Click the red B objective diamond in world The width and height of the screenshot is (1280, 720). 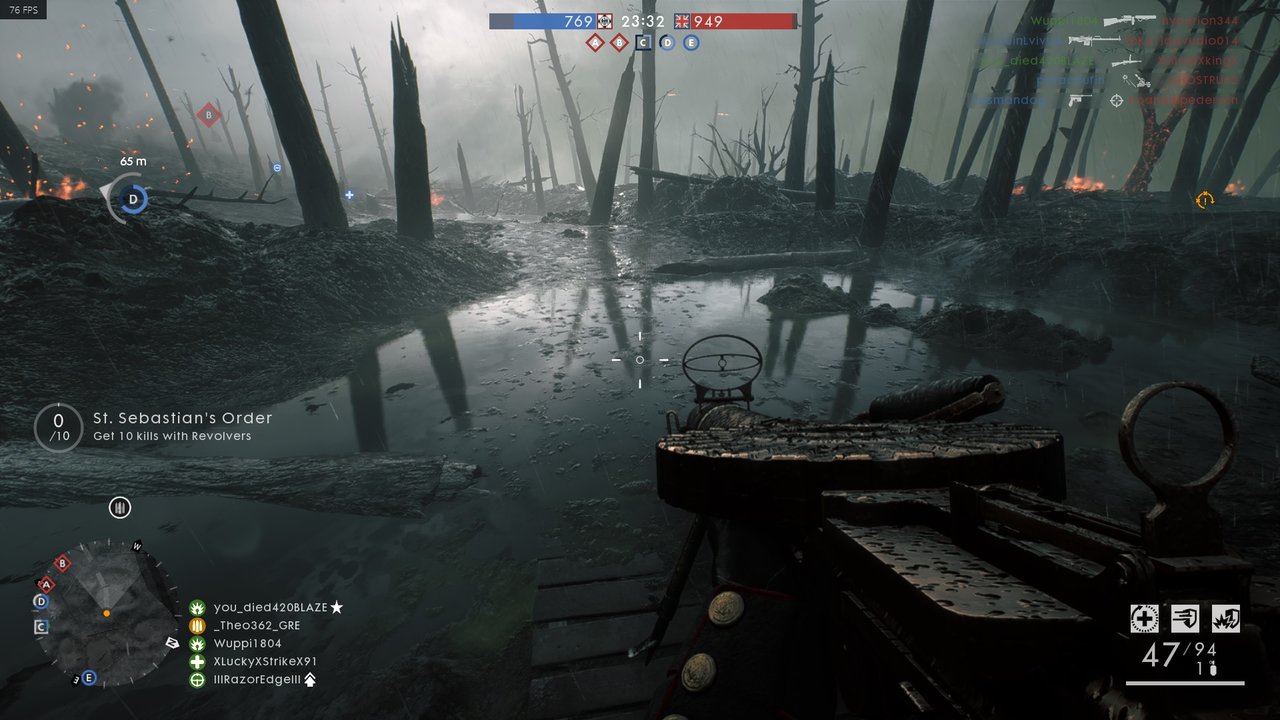[x=208, y=114]
